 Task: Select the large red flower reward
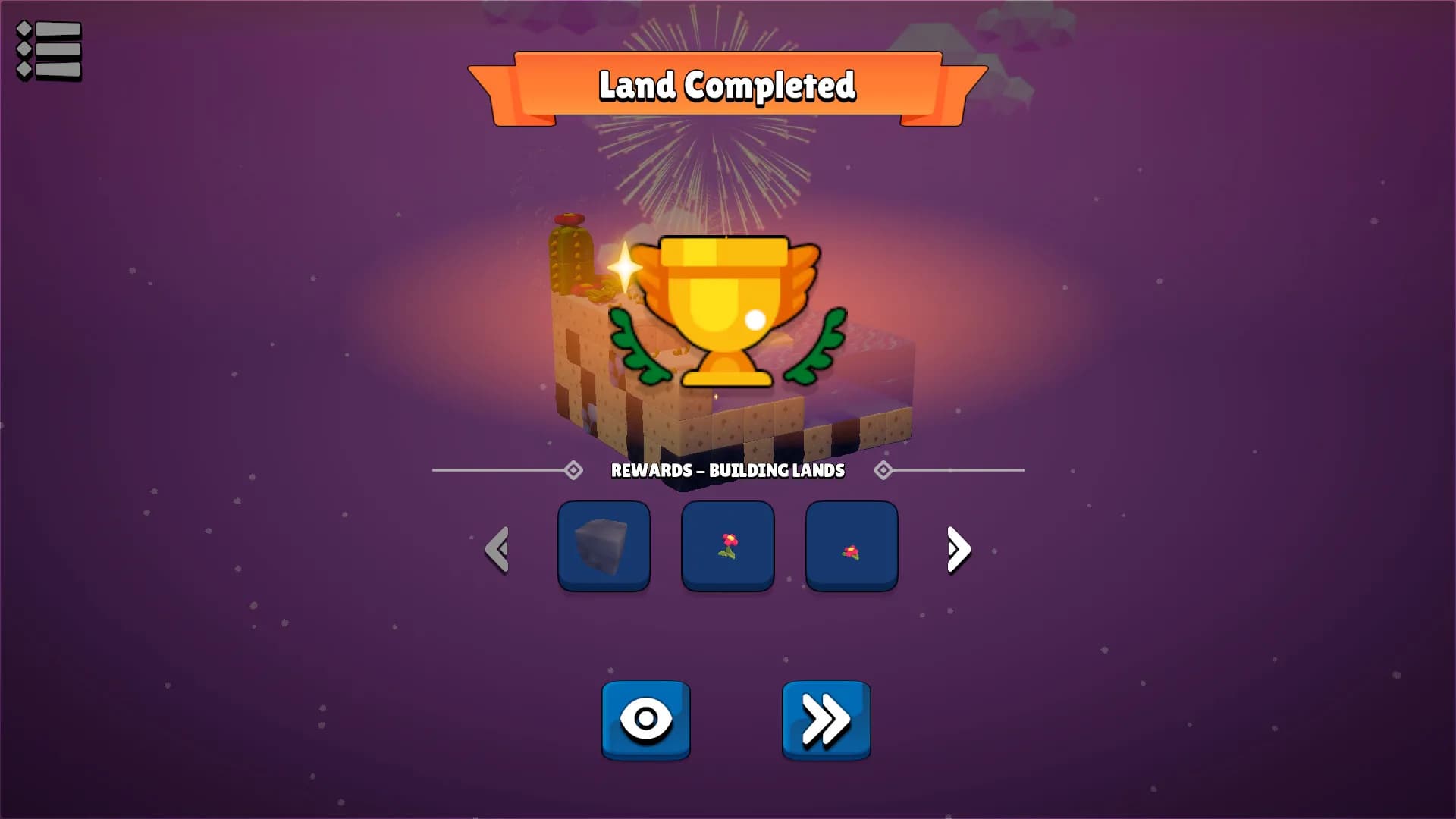(x=727, y=546)
